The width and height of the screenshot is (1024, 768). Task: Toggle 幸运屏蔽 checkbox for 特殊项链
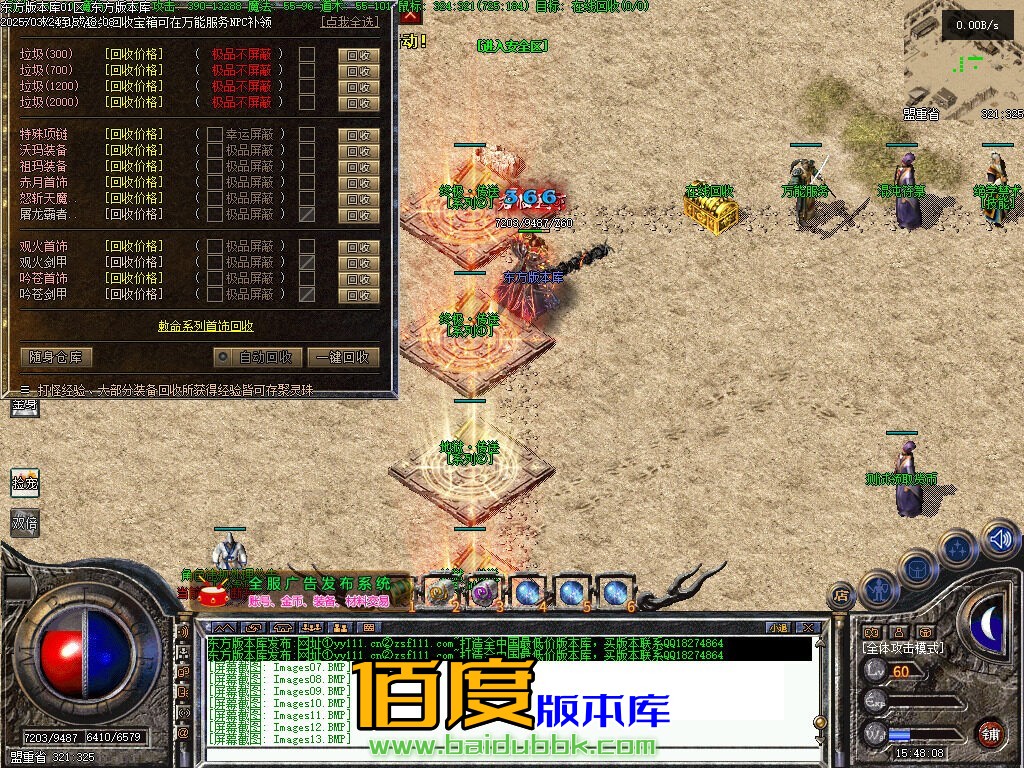214,134
